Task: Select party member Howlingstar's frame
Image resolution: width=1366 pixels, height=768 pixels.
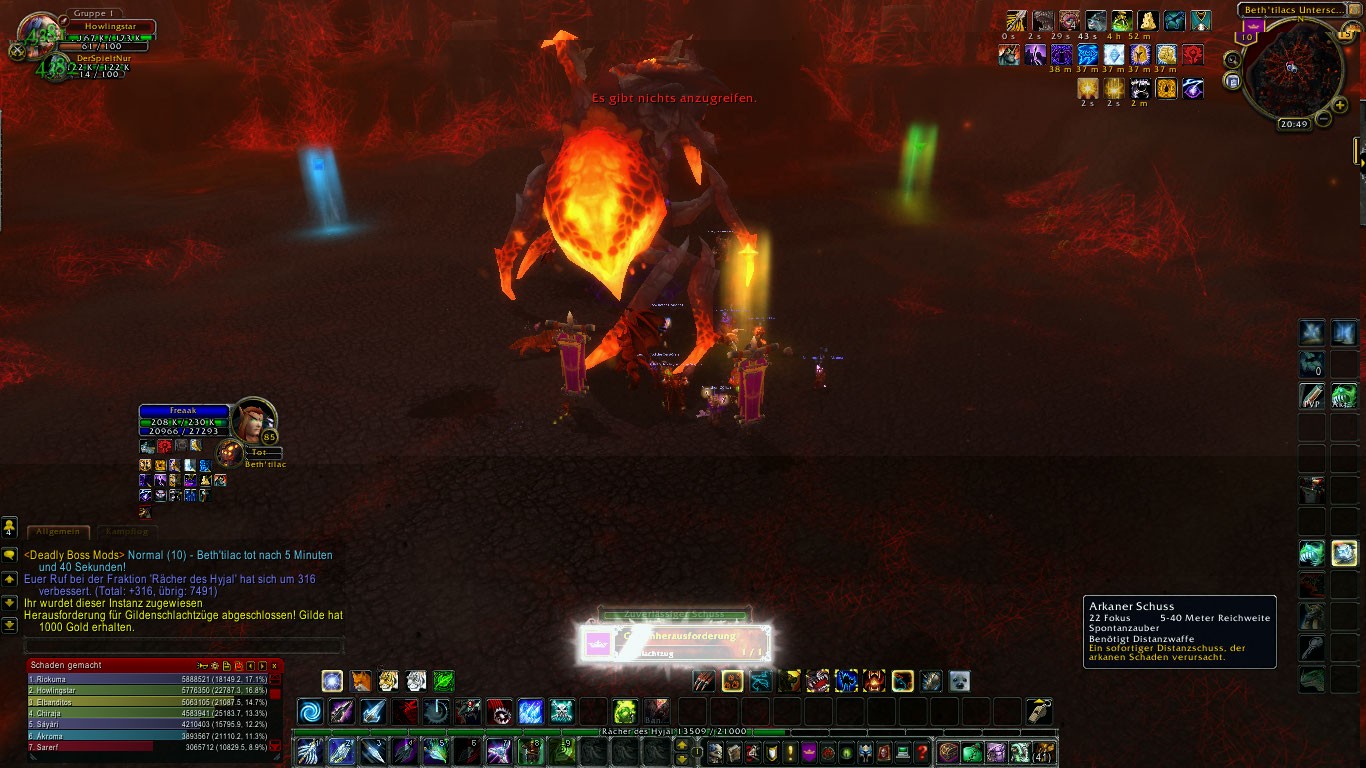Action: tap(112, 27)
